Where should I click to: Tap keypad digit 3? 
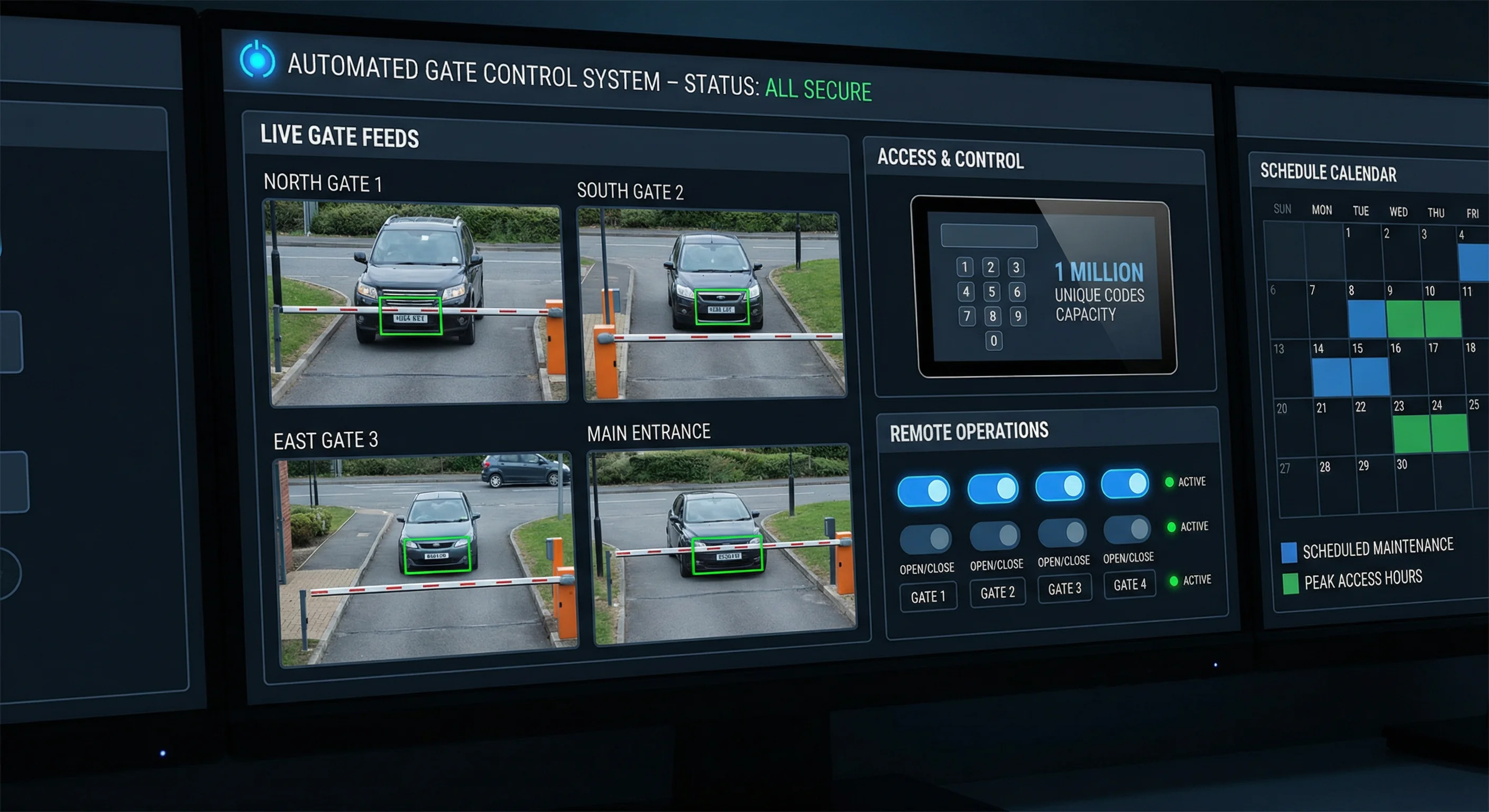pos(1016,267)
